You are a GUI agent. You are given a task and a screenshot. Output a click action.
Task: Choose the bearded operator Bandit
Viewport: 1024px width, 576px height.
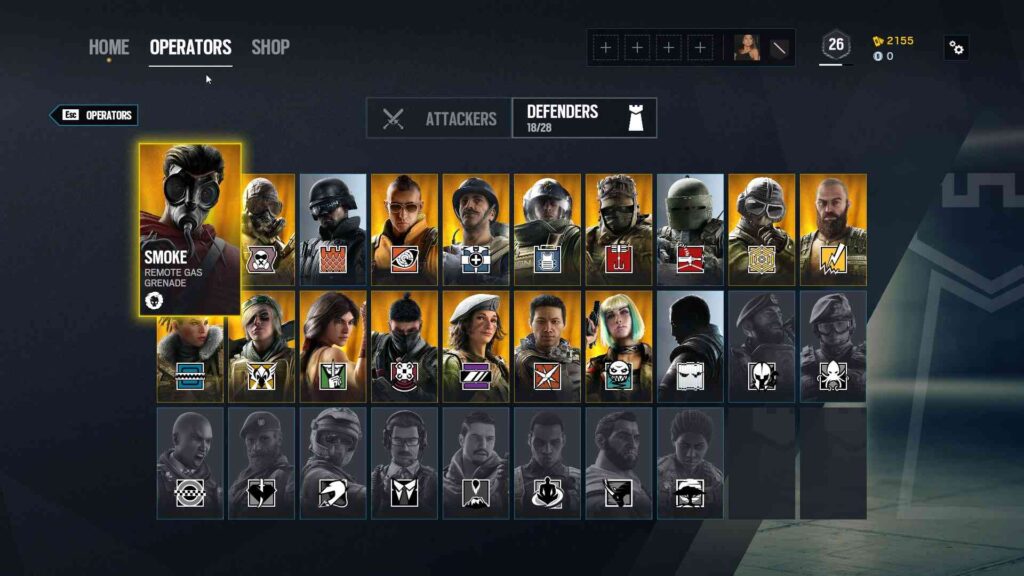(x=833, y=230)
